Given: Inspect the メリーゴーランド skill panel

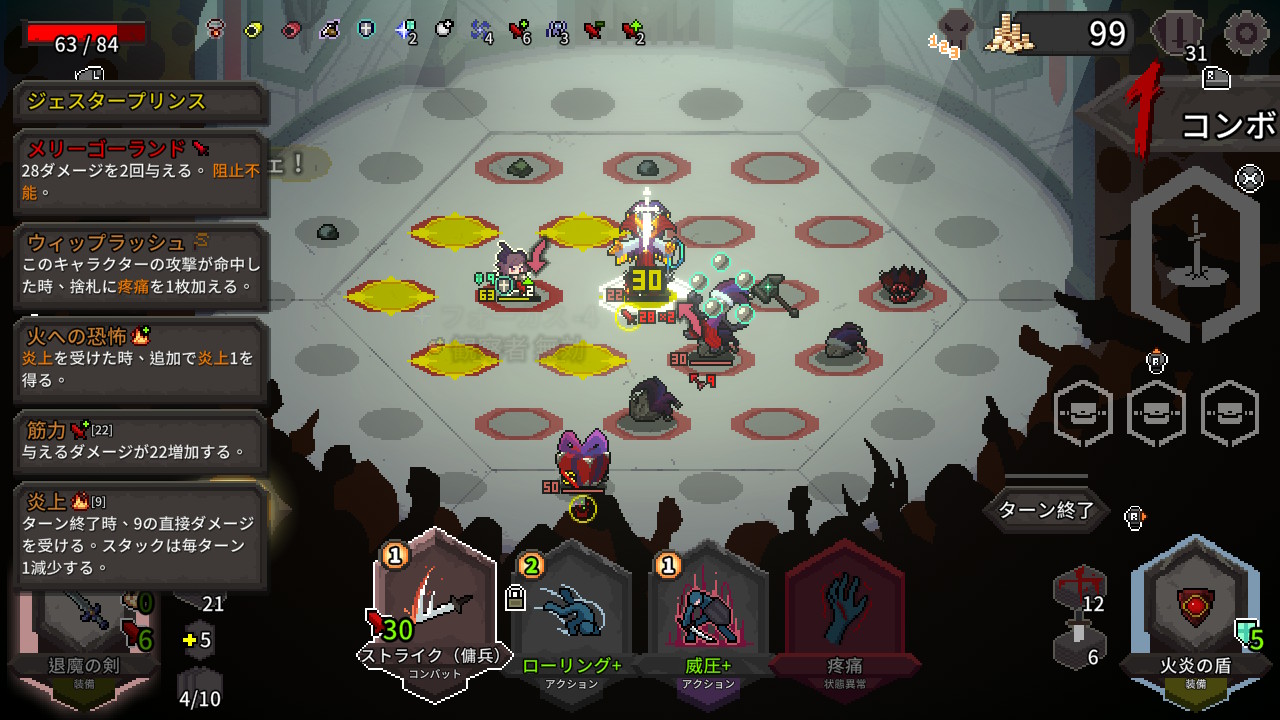Looking at the screenshot, I should click(141, 172).
